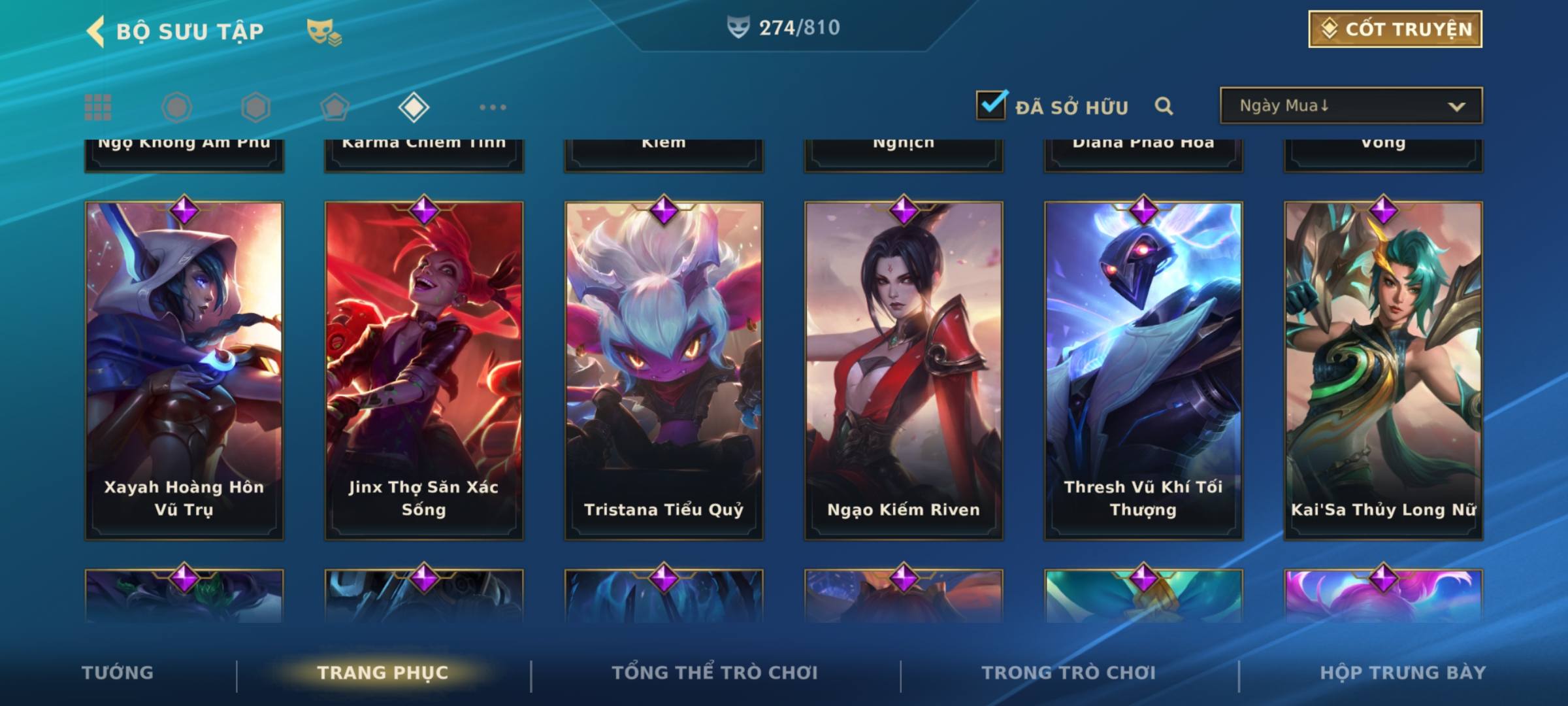Open the three-dots more filters option
Image resolution: width=1568 pixels, height=706 pixels.
click(493, 107)
